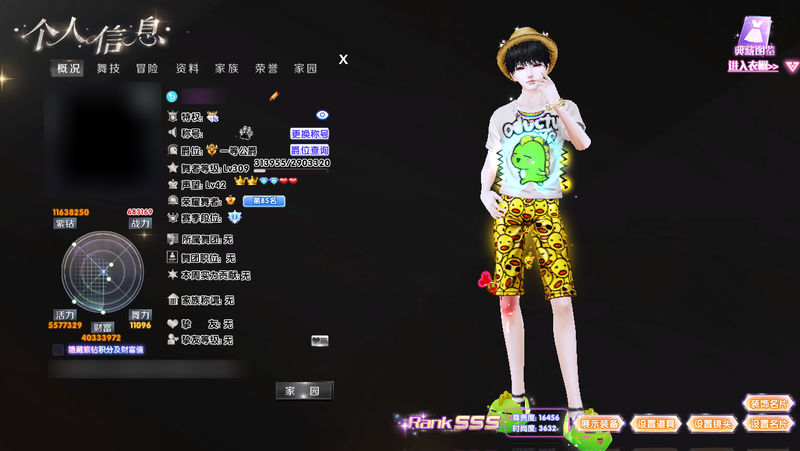
Task: Select the 资料 tab
Action: [187, 69]
